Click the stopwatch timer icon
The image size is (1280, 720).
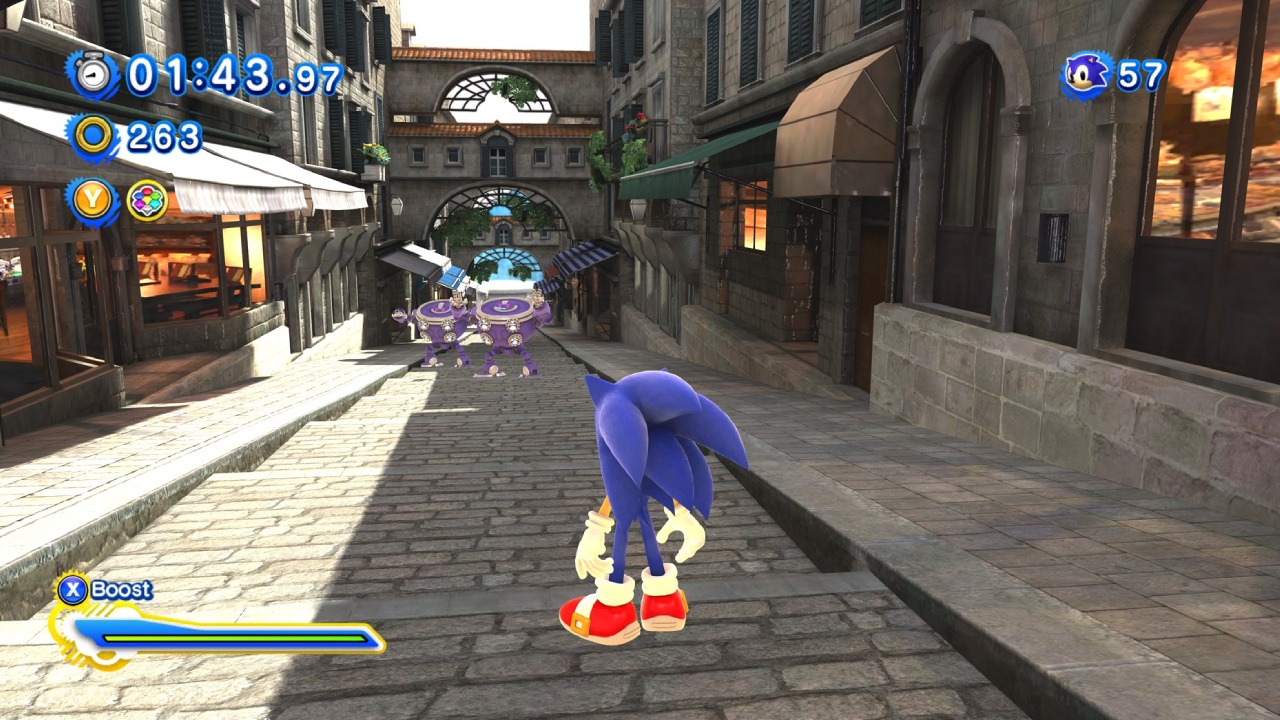click(93, 75)
